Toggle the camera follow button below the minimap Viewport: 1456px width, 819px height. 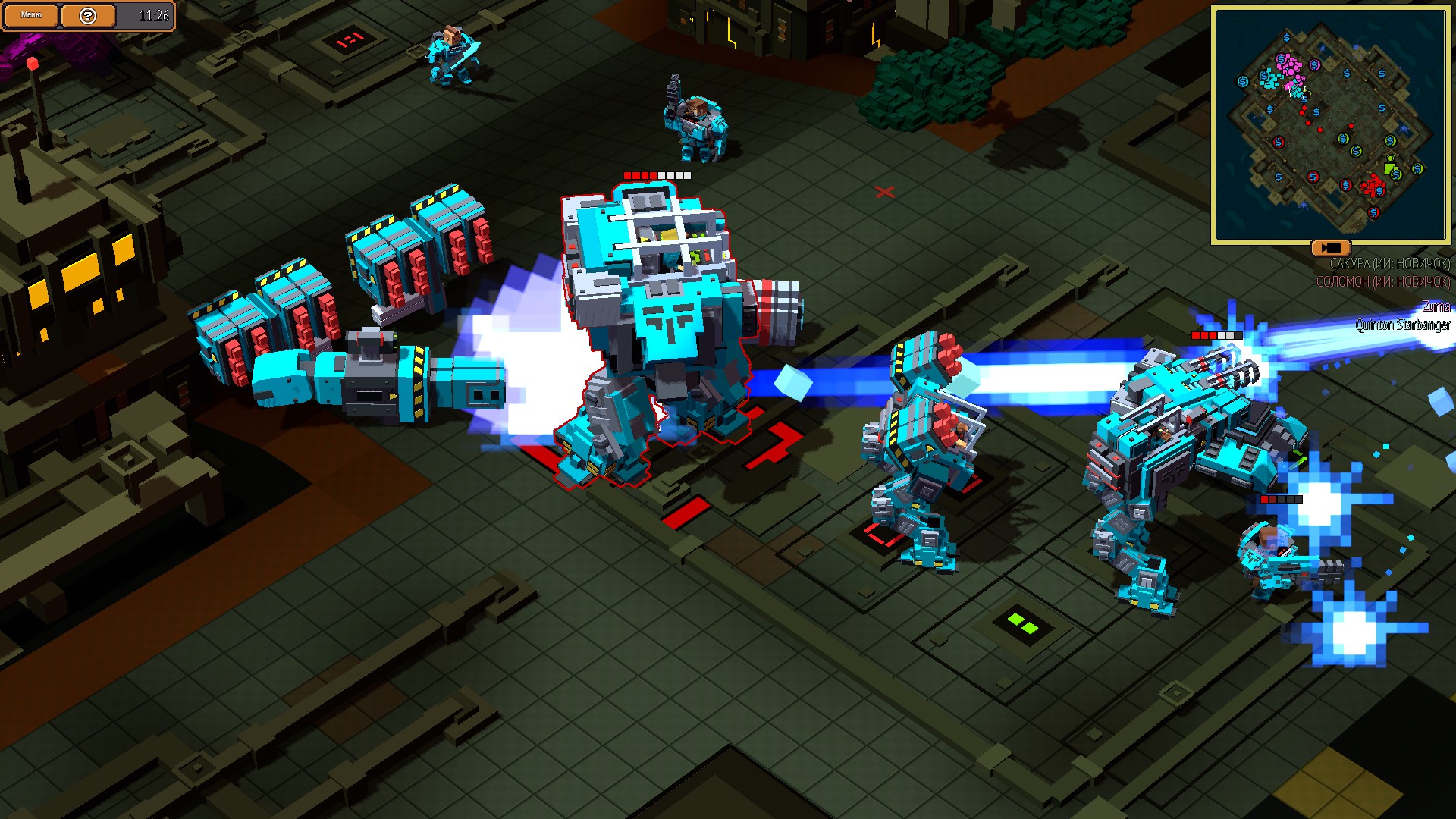click(1332, 248)
